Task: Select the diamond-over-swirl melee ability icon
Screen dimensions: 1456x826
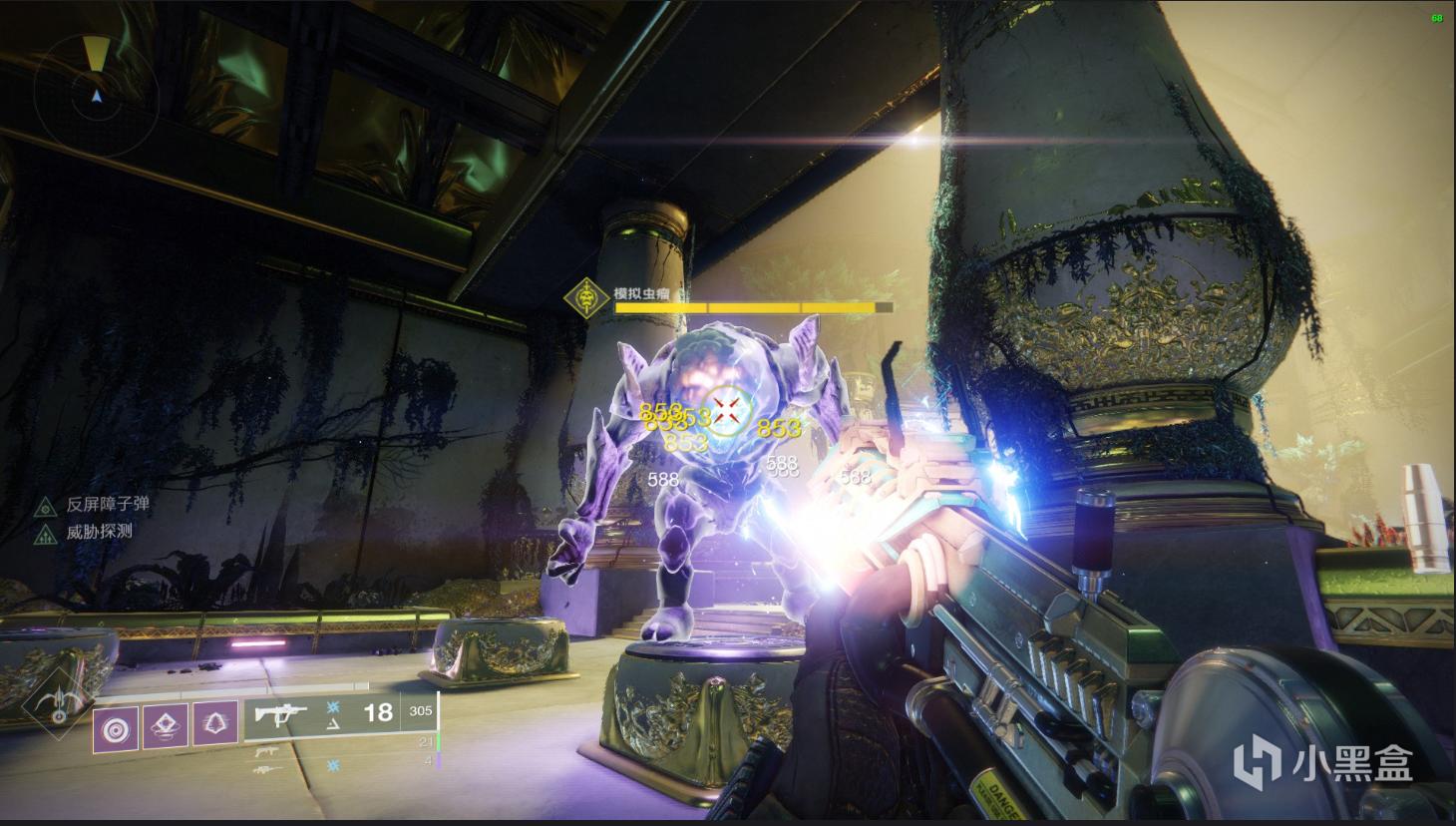Action: [x=166, y=726]
